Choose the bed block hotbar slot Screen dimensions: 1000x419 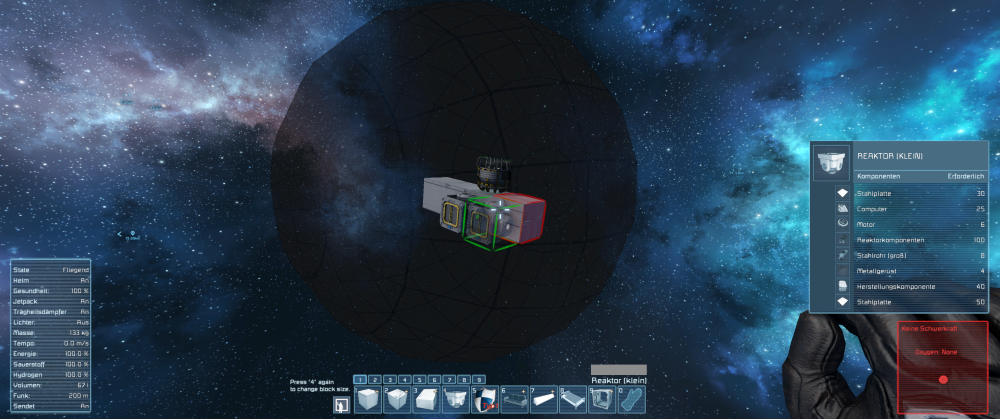pos(572,400)
